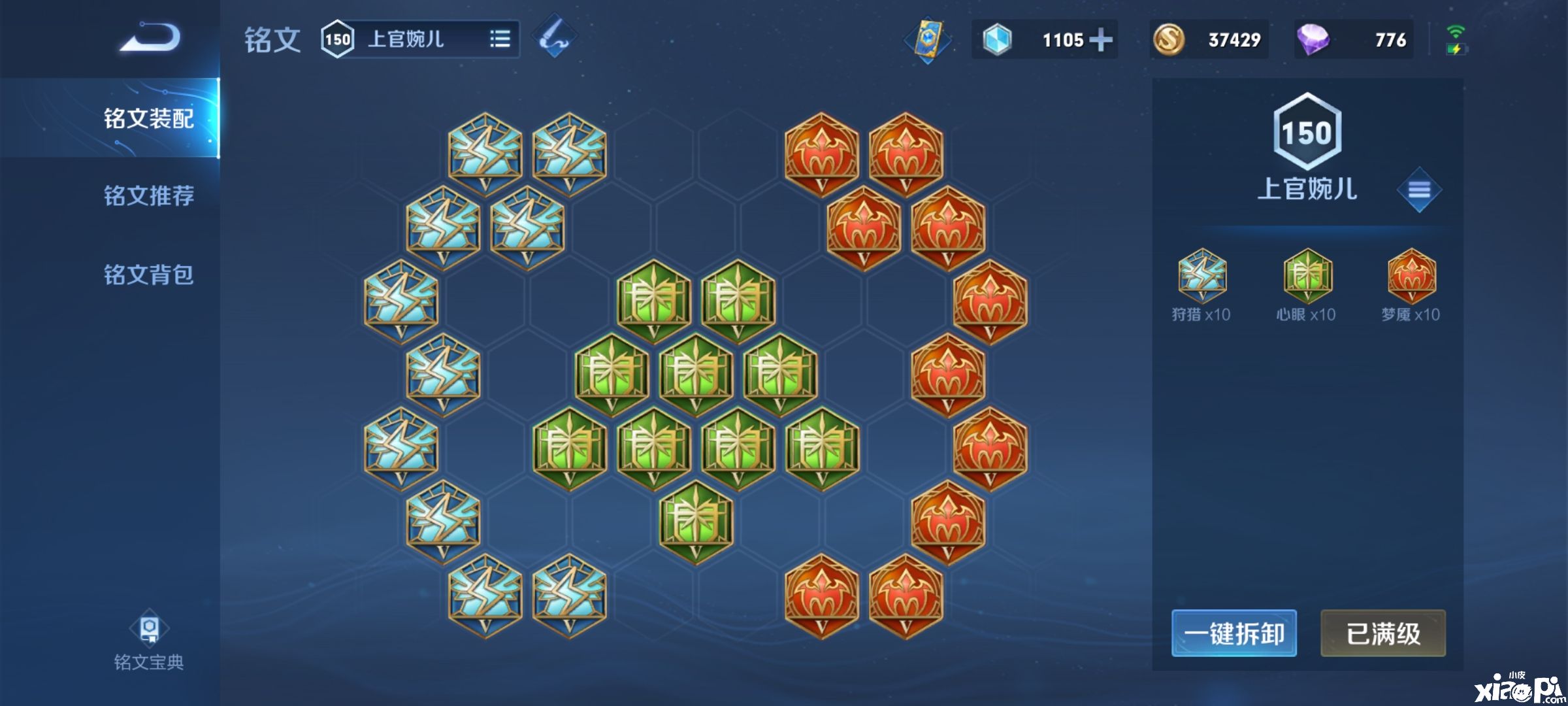This screenshot has height=706, width=1568.
Task: Click the purple diamond currency icon
Action: click(1313, 40)
